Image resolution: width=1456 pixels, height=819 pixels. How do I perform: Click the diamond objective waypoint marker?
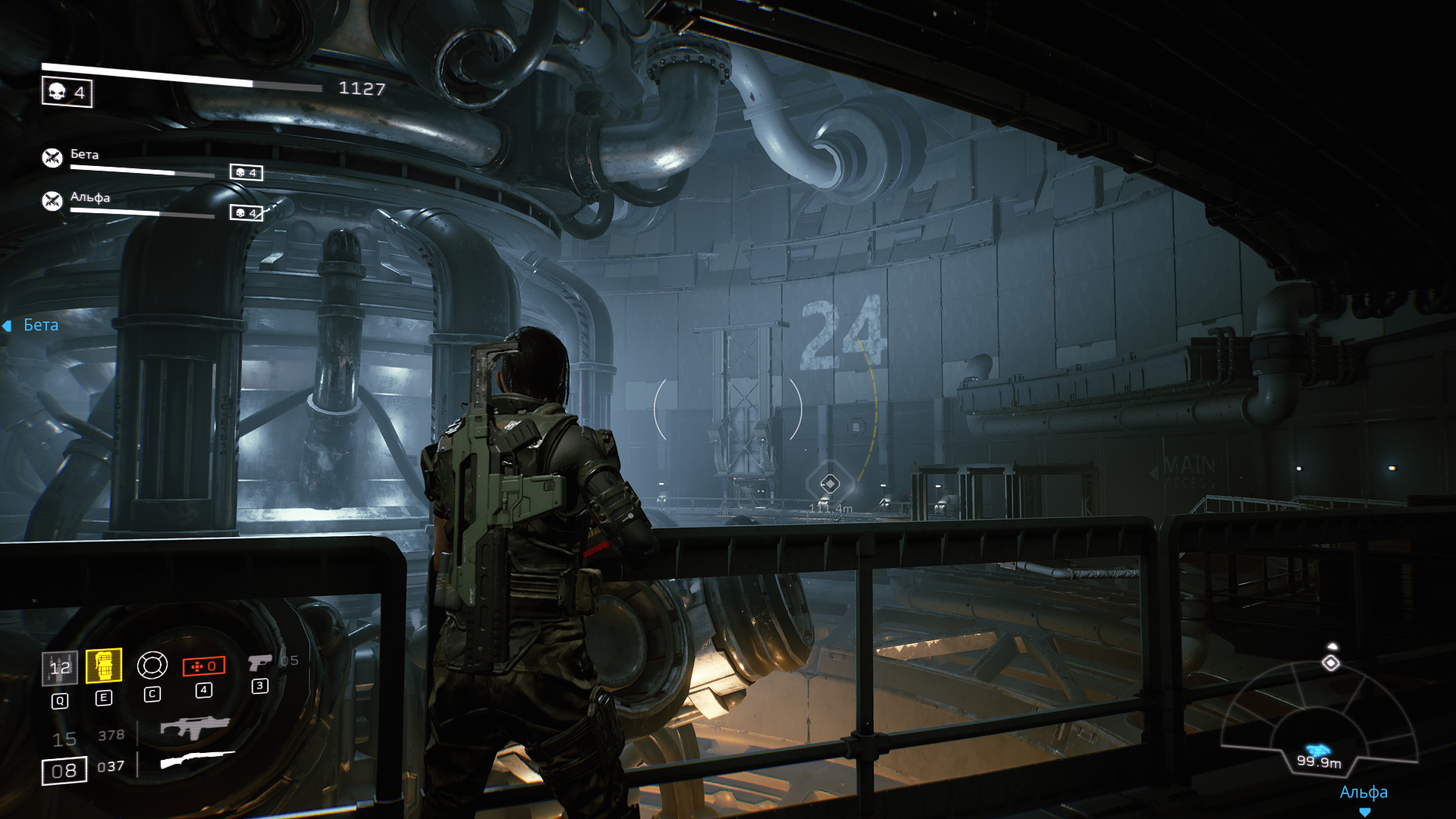(830, 483)
